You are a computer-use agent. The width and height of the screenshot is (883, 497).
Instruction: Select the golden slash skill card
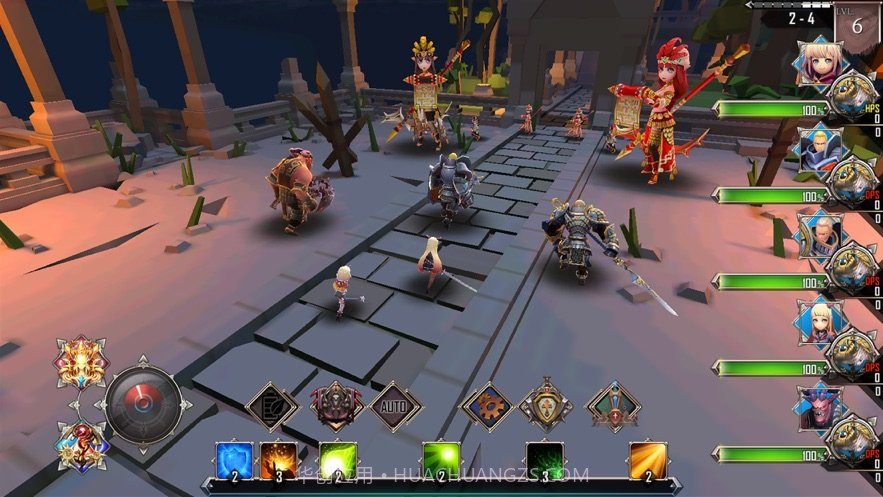coord(648,462)
